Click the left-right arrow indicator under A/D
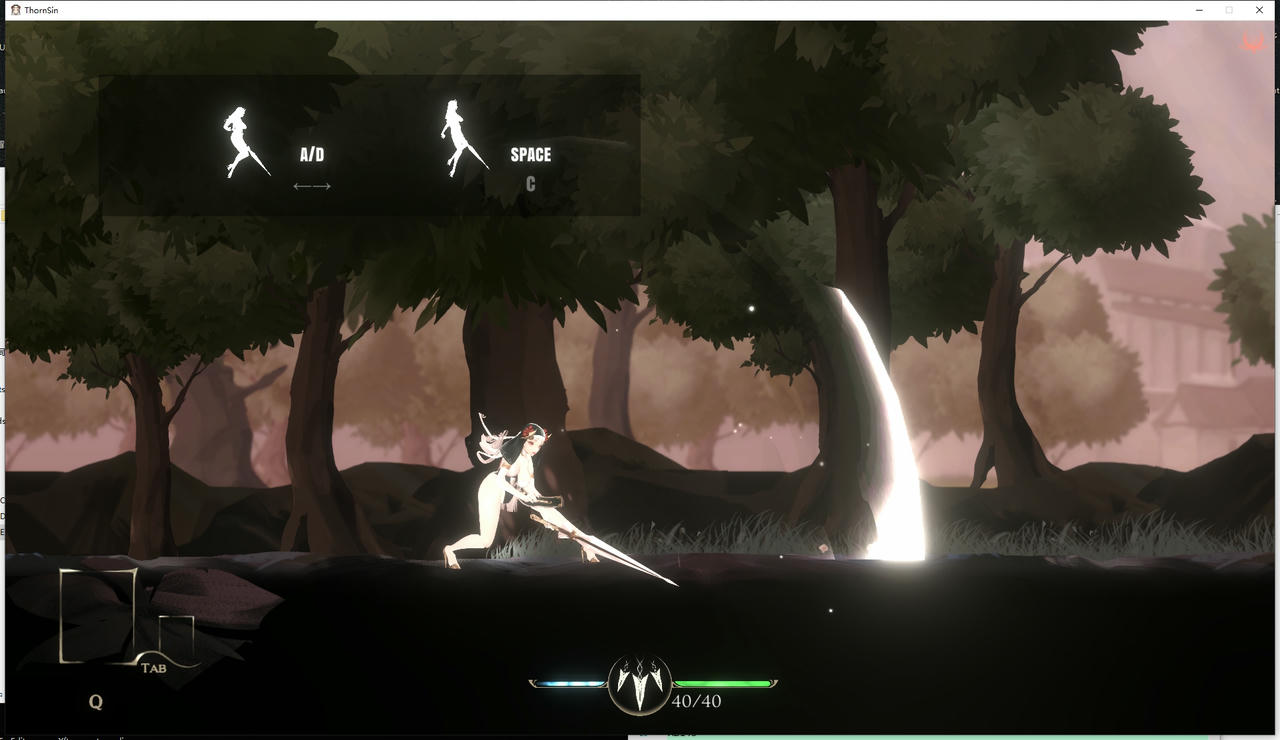Image resolution: width=1280 pixels, height=740 pixels. click(x=311, y=185)
